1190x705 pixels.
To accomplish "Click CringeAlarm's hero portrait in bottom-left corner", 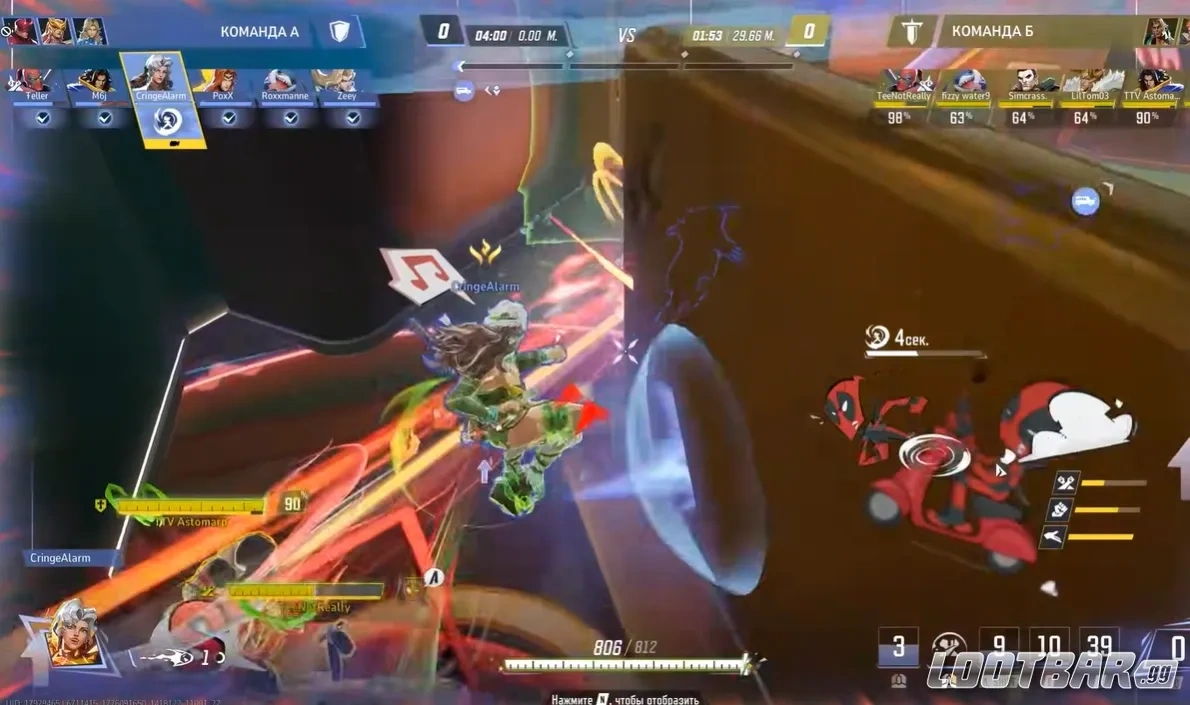I will coord(75,633).
